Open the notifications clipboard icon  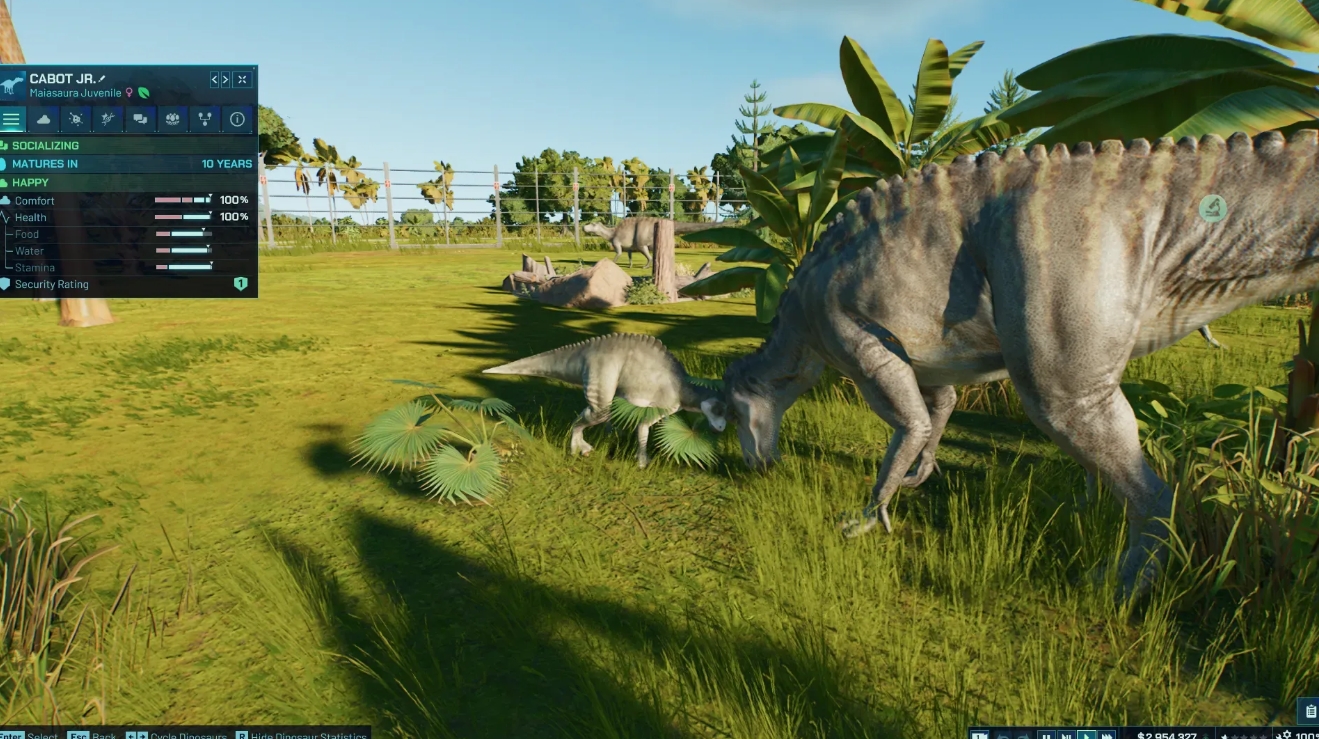click(1311, 710)
